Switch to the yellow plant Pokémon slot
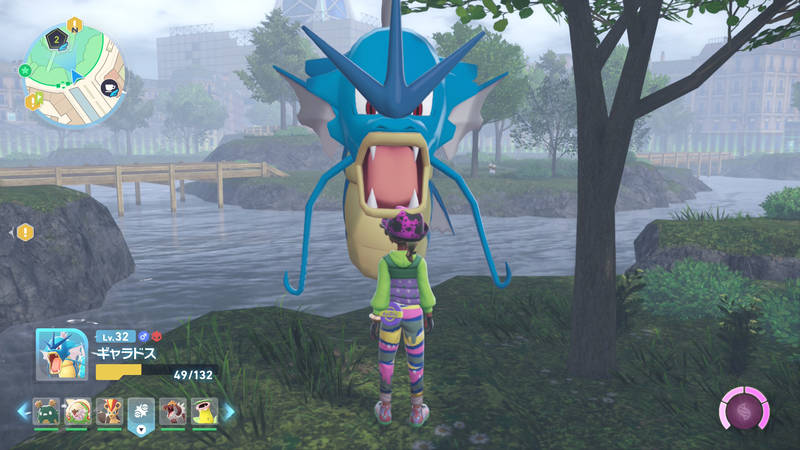 tap(203, 411)
